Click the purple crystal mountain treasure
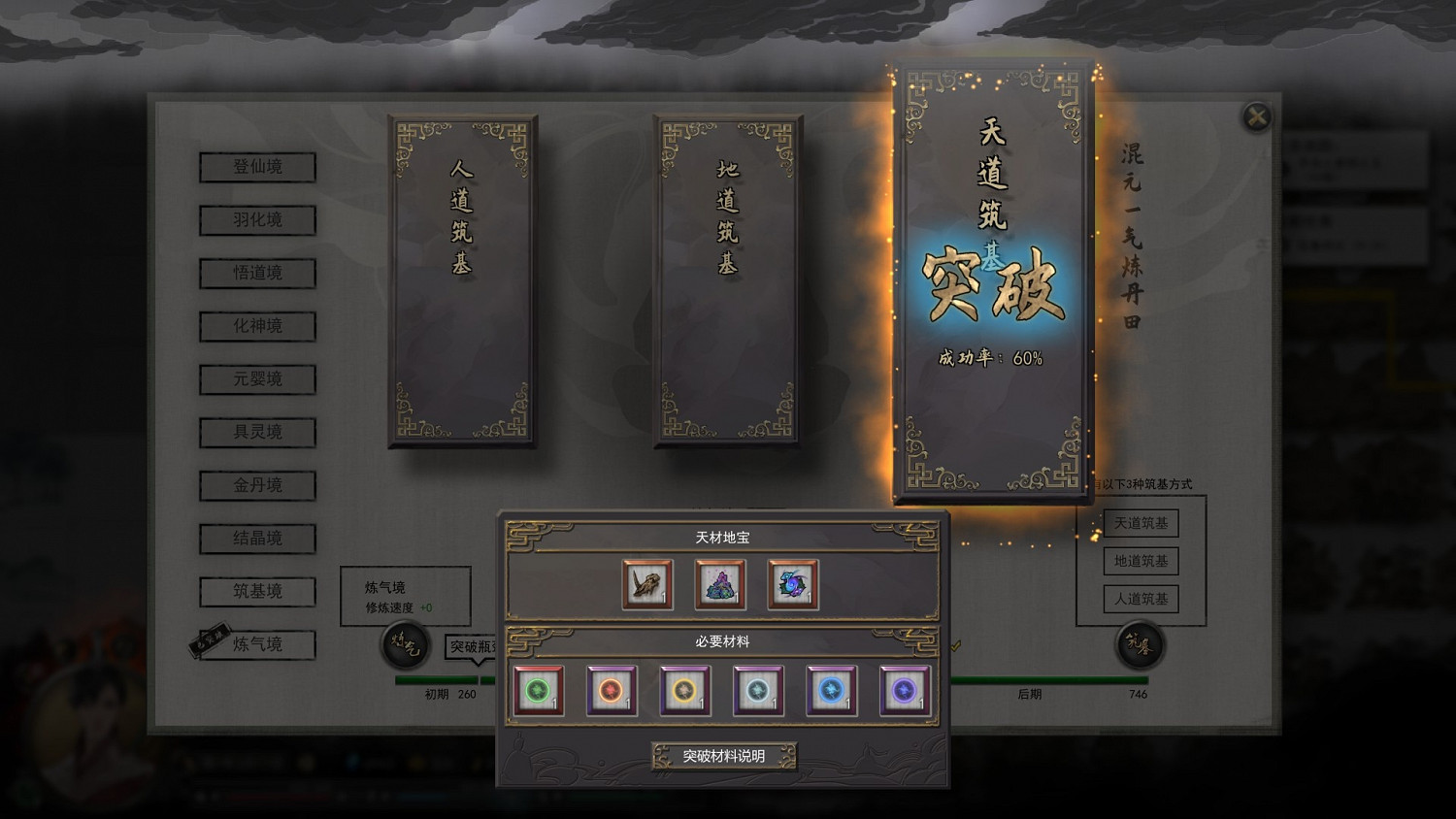The width and height of the screenshot is (1456, 819). tap(720, 583)
